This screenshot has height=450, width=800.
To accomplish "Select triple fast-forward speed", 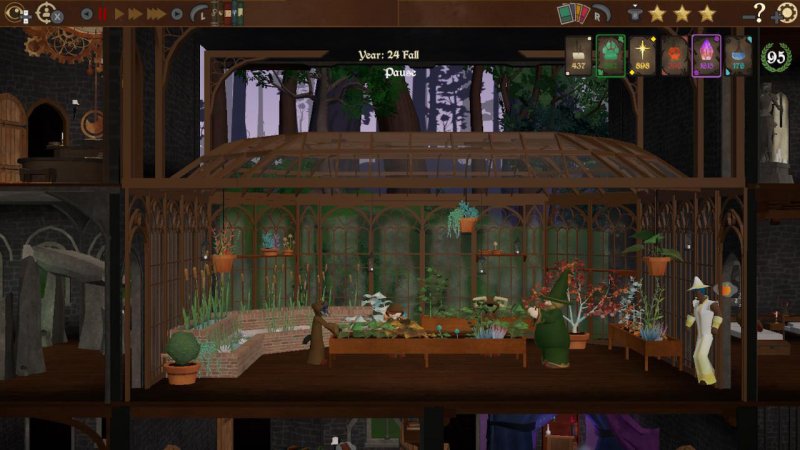I will 156,14.
